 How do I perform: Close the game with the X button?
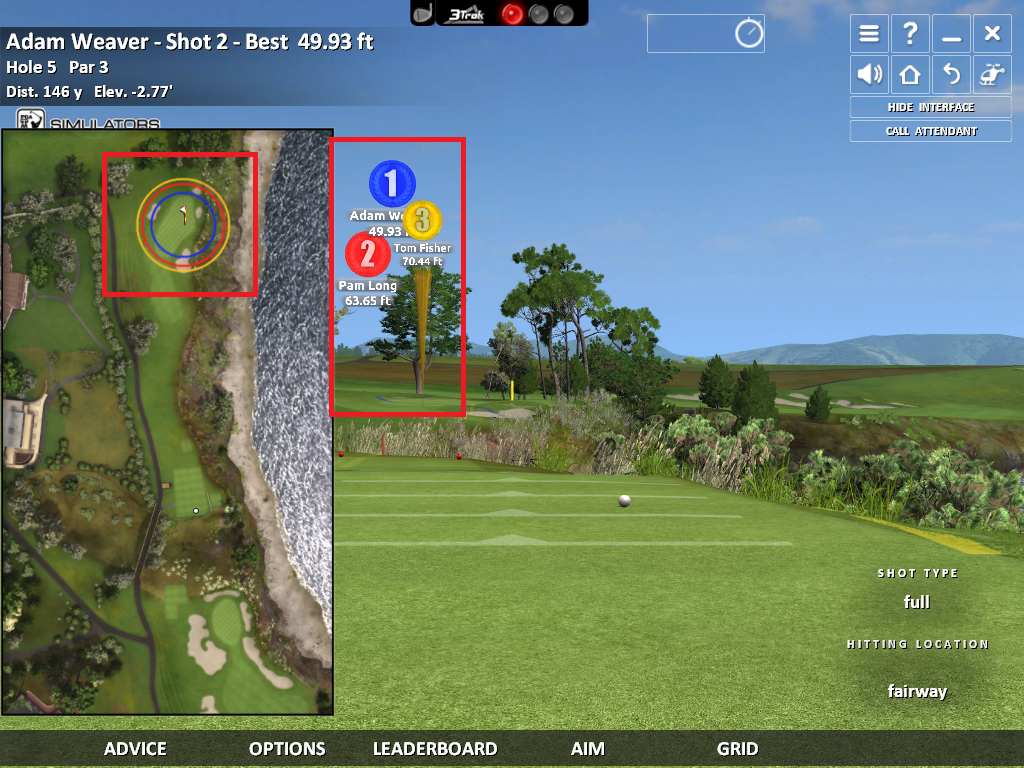(992, 34)
